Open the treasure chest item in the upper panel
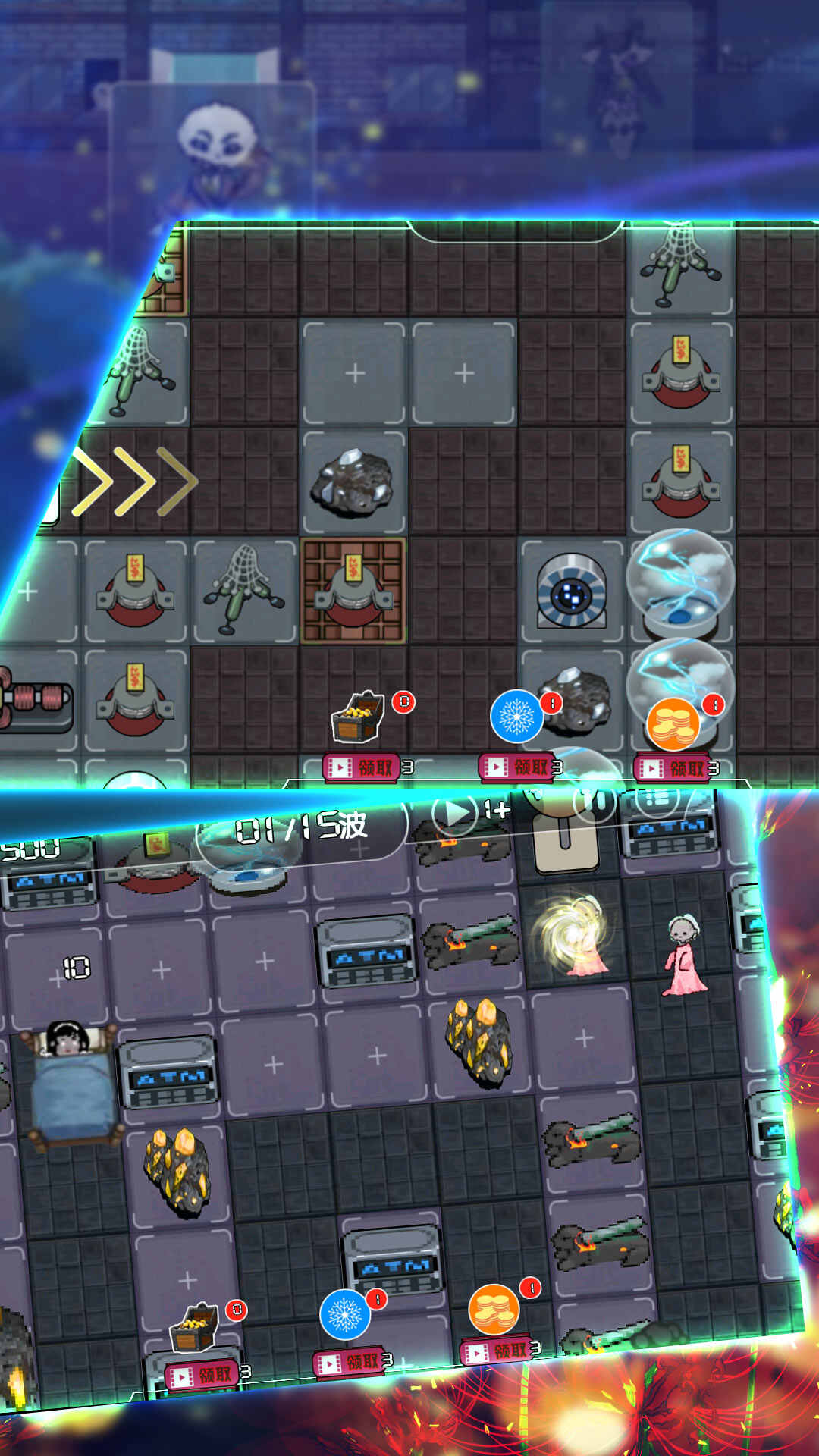The image size is (819, 1456). [357, 716]
